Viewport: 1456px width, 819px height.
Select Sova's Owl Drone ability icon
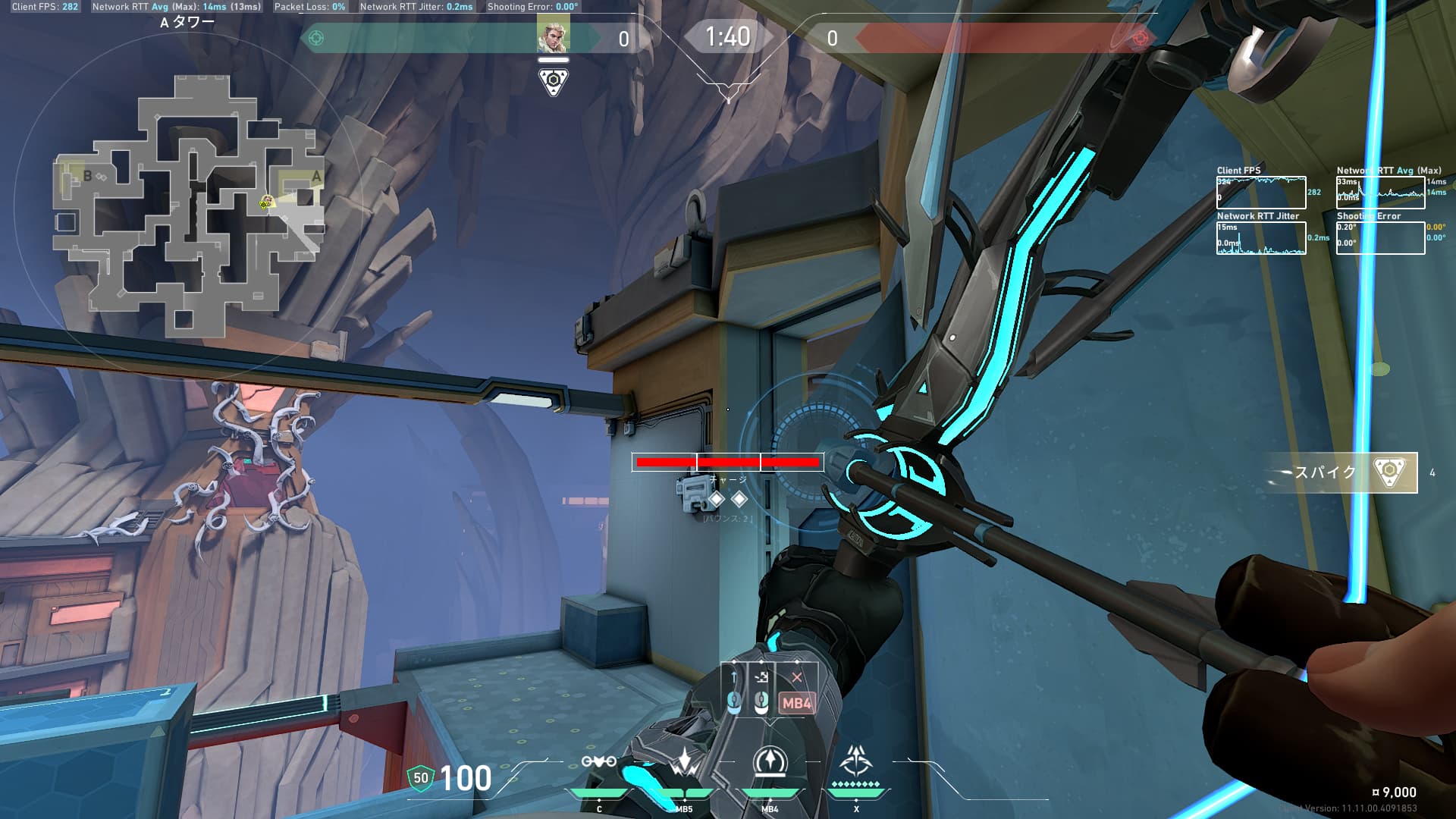[x=598, y=761]
